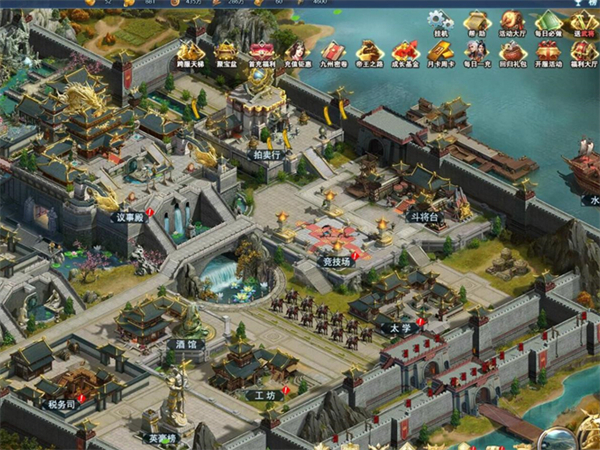Open the 回归礼包 return gift pack
Viewport: 600px width, 450px height.
(512, 52)
